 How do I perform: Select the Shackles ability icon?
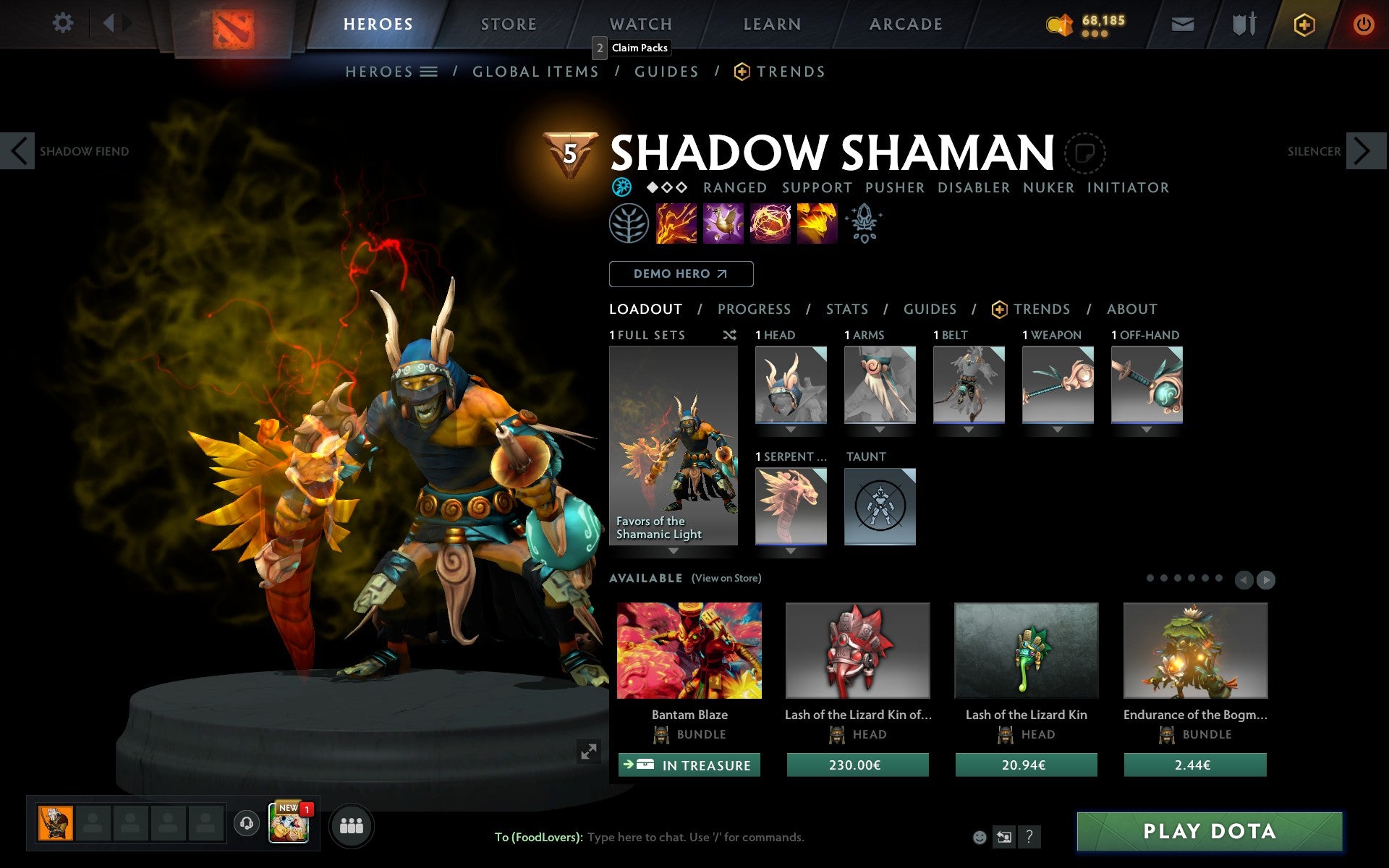tap(770, 223)
